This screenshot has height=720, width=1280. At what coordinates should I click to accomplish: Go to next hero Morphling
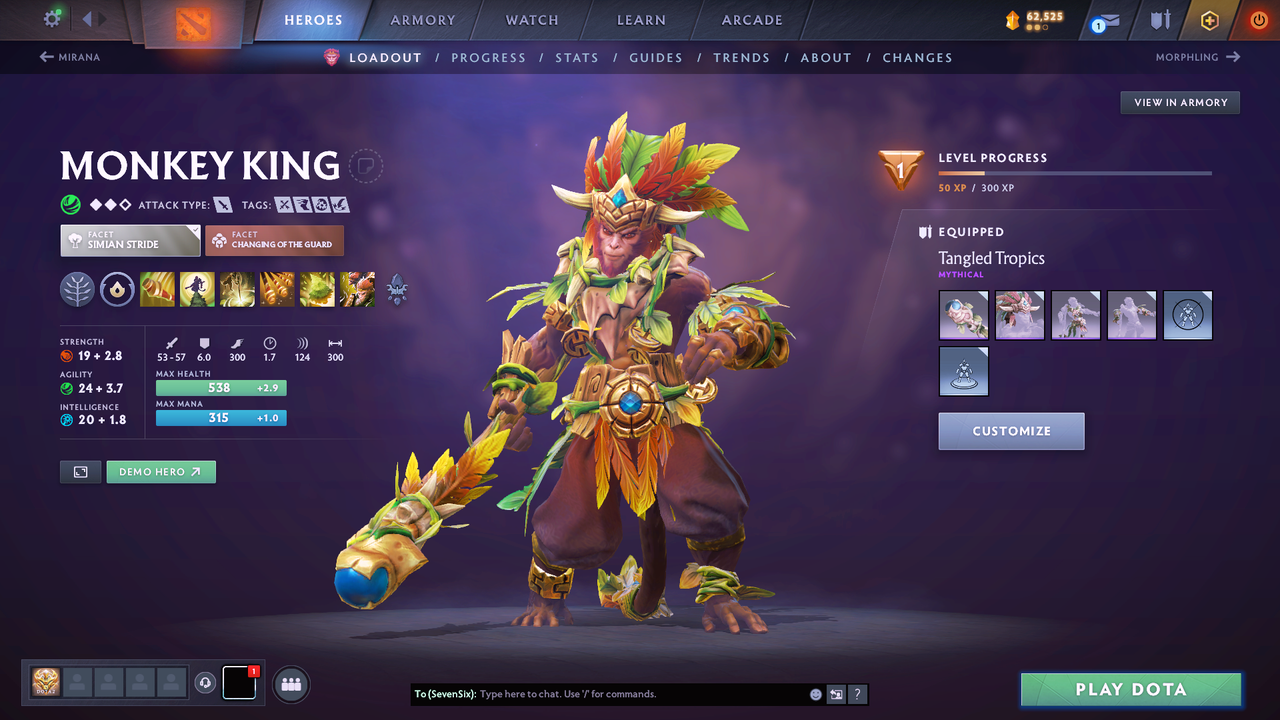(1197, 57)
